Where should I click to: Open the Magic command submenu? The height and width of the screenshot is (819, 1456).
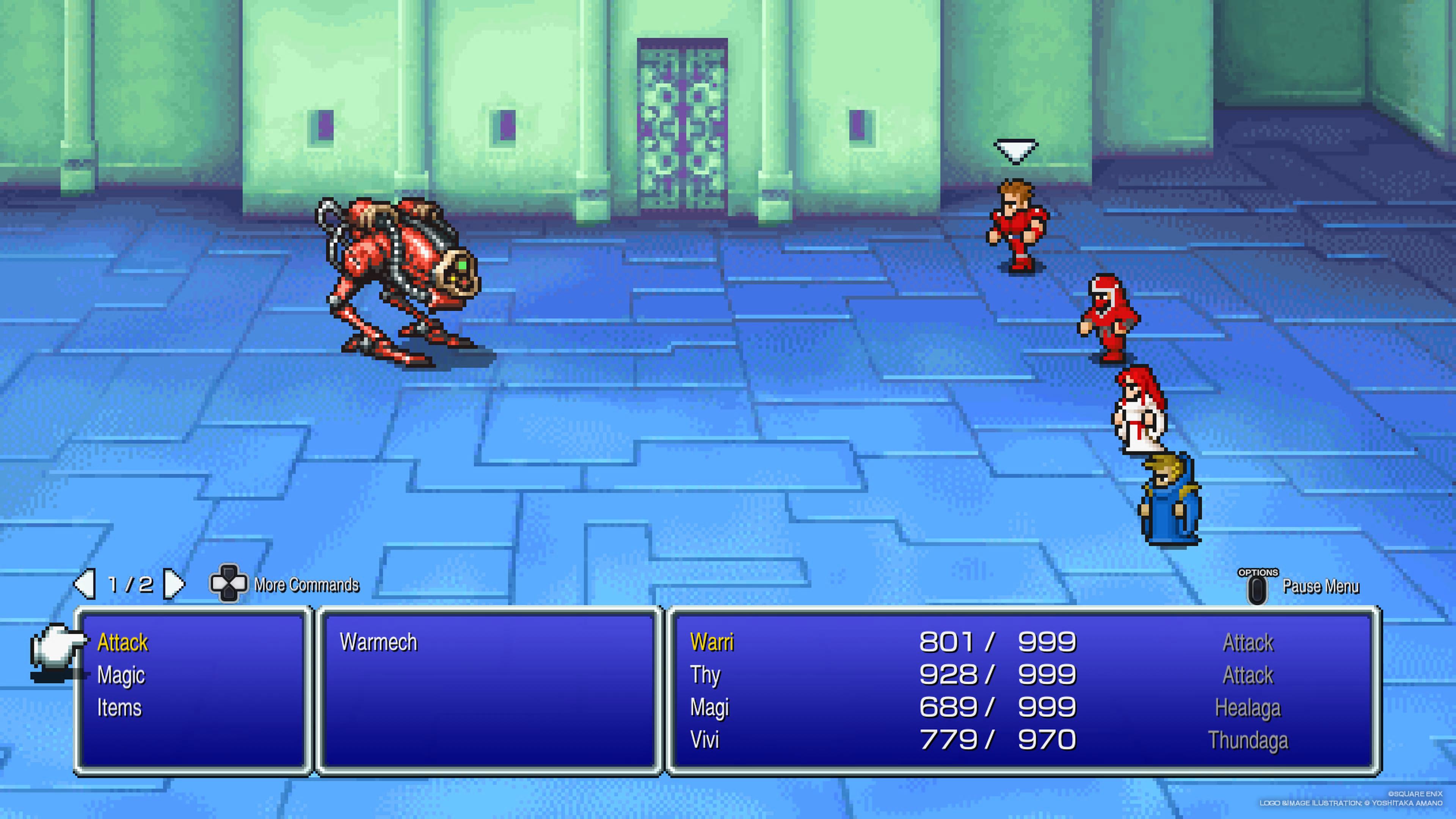pos(121,675)
